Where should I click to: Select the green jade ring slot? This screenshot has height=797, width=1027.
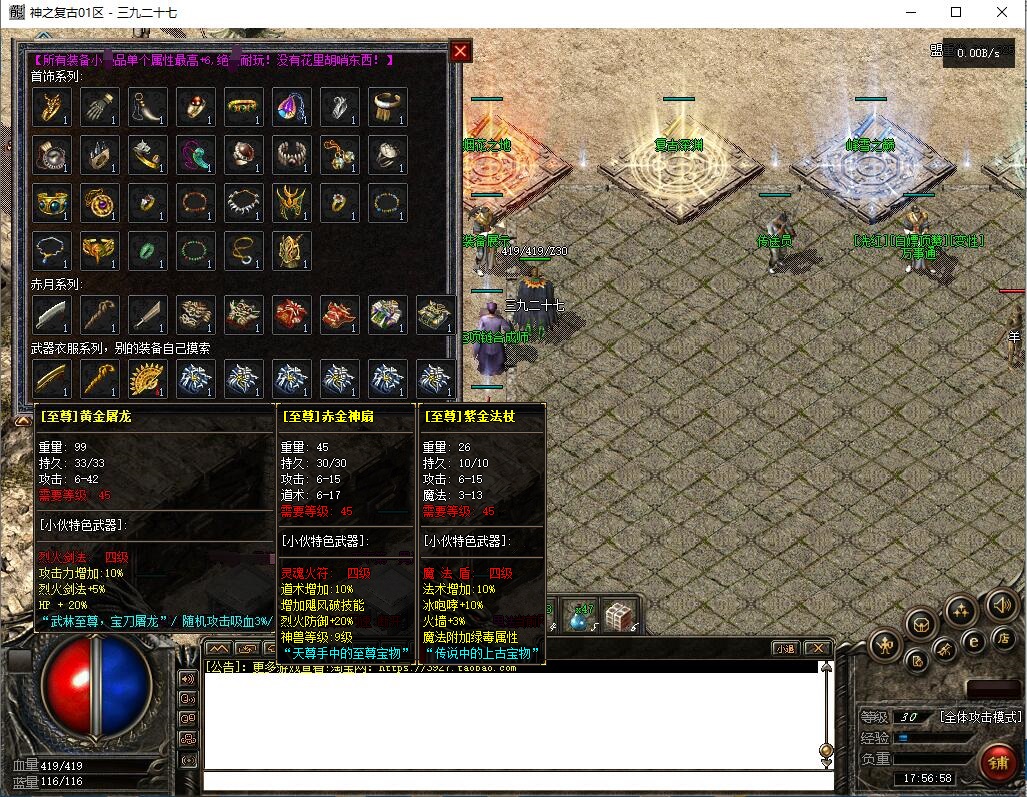tap(148, 251)
